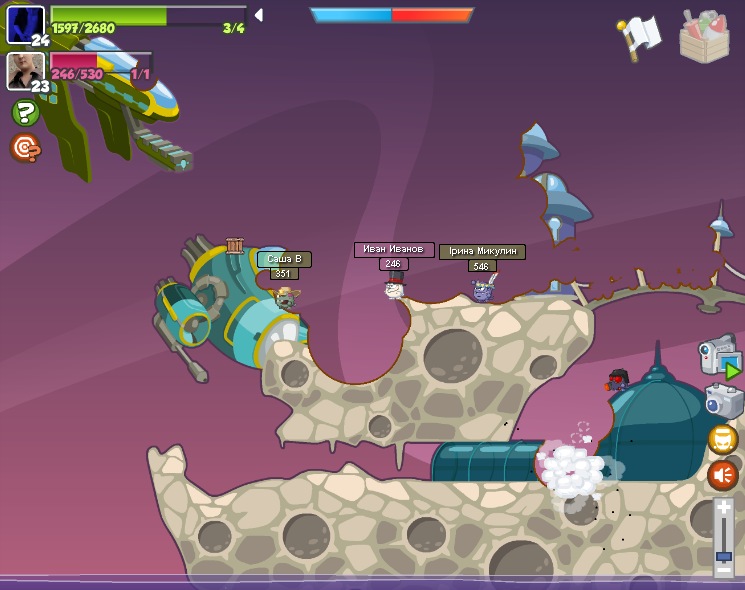The height and width of the screenshot is (590, 745).
Task: Select the player photo avatar portrait
Action: (x=25, y=71)
